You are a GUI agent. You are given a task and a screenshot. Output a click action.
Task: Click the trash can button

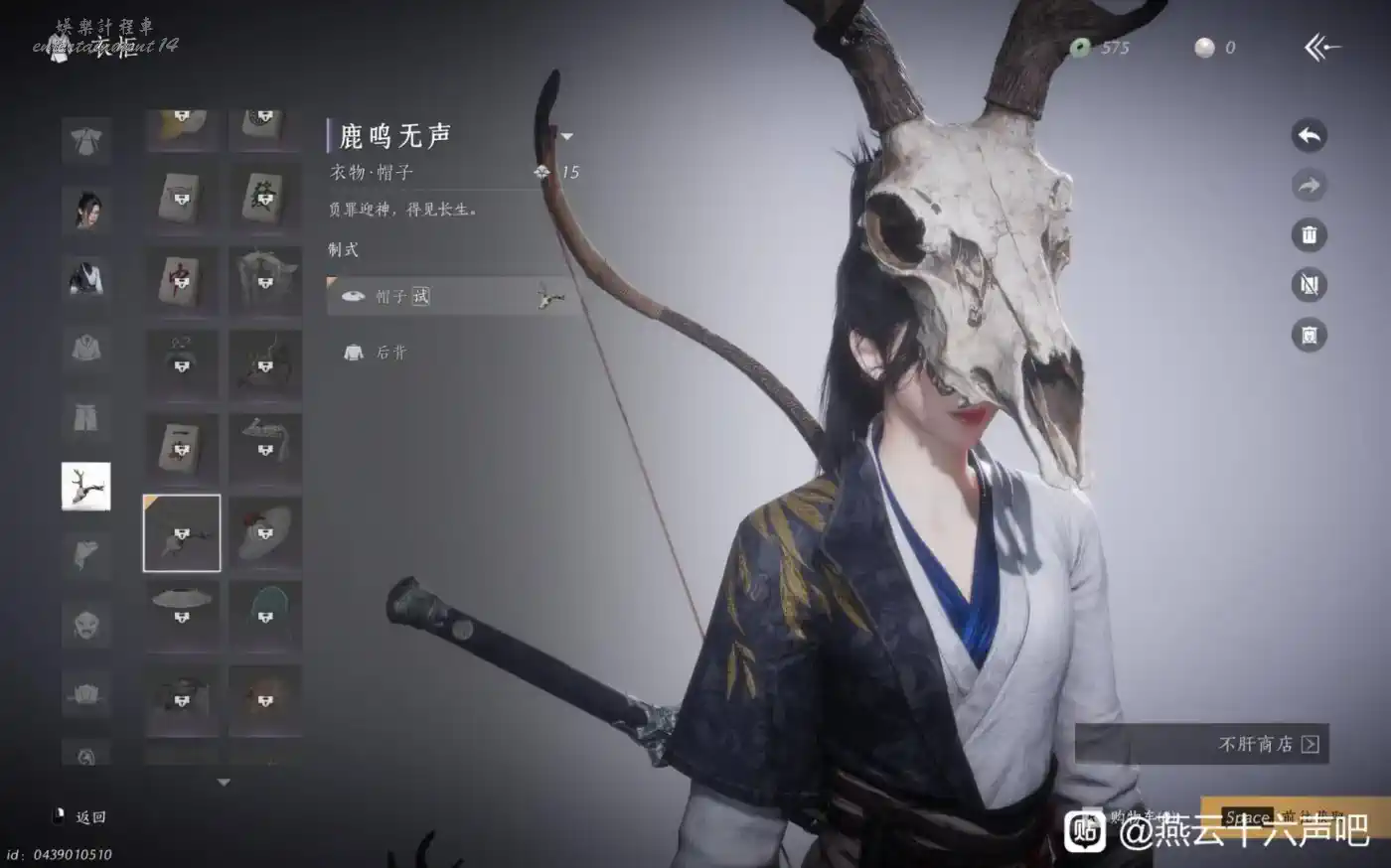1310,235
